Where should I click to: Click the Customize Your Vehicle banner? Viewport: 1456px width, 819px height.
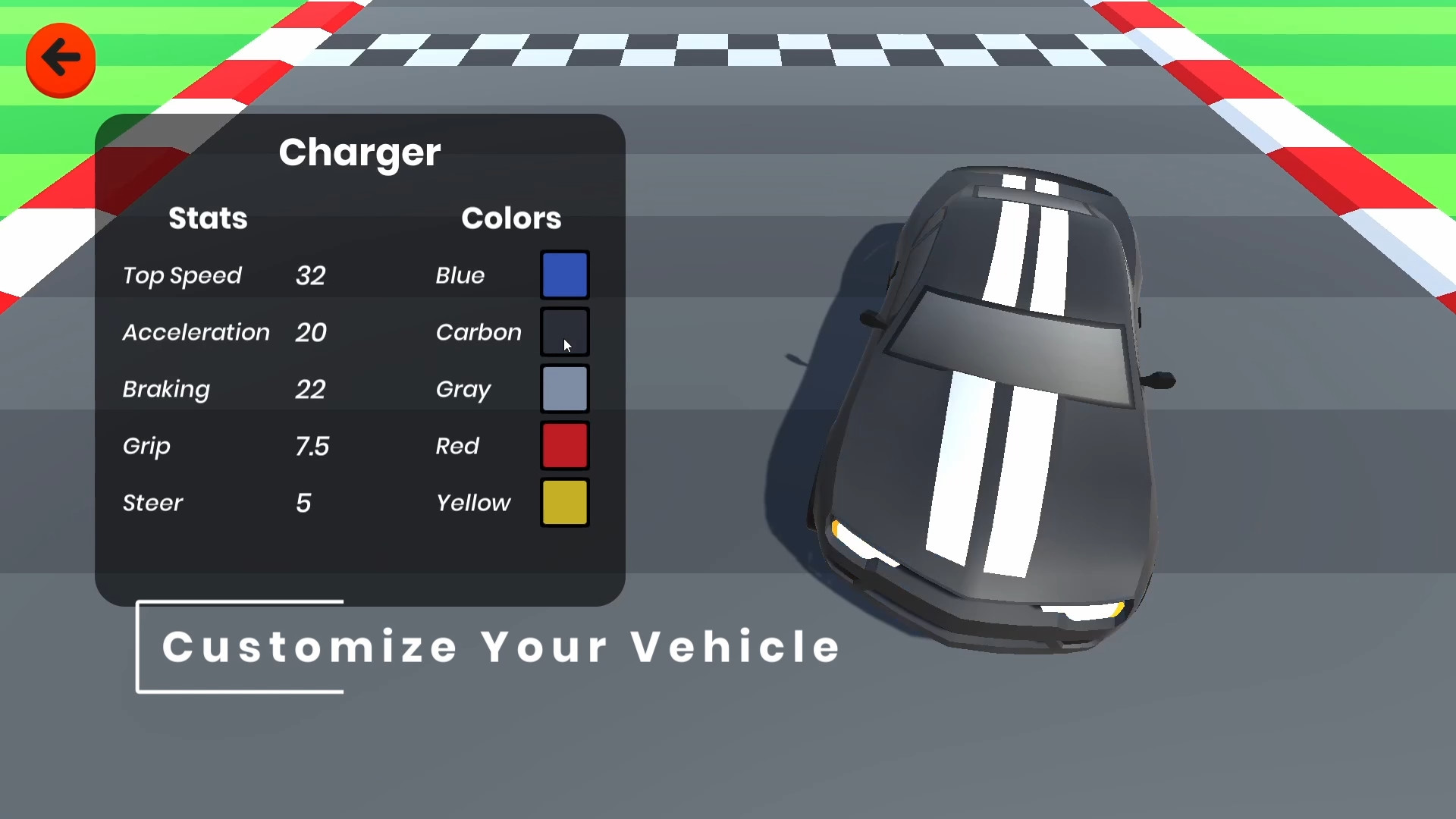498,647
